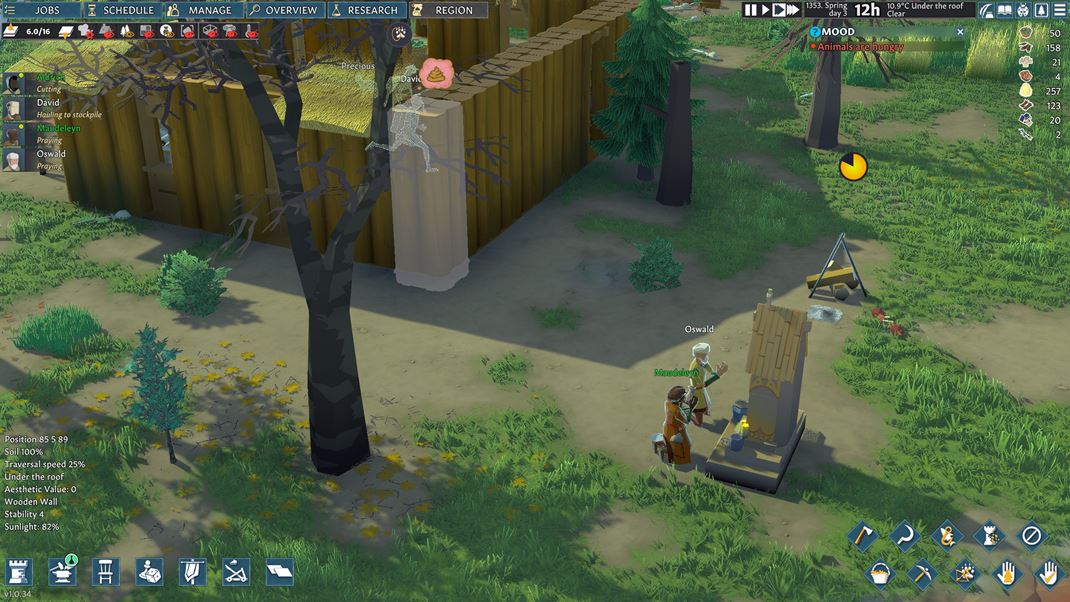
Task: Open the Research panel
Action: click(x=365, y=10)
